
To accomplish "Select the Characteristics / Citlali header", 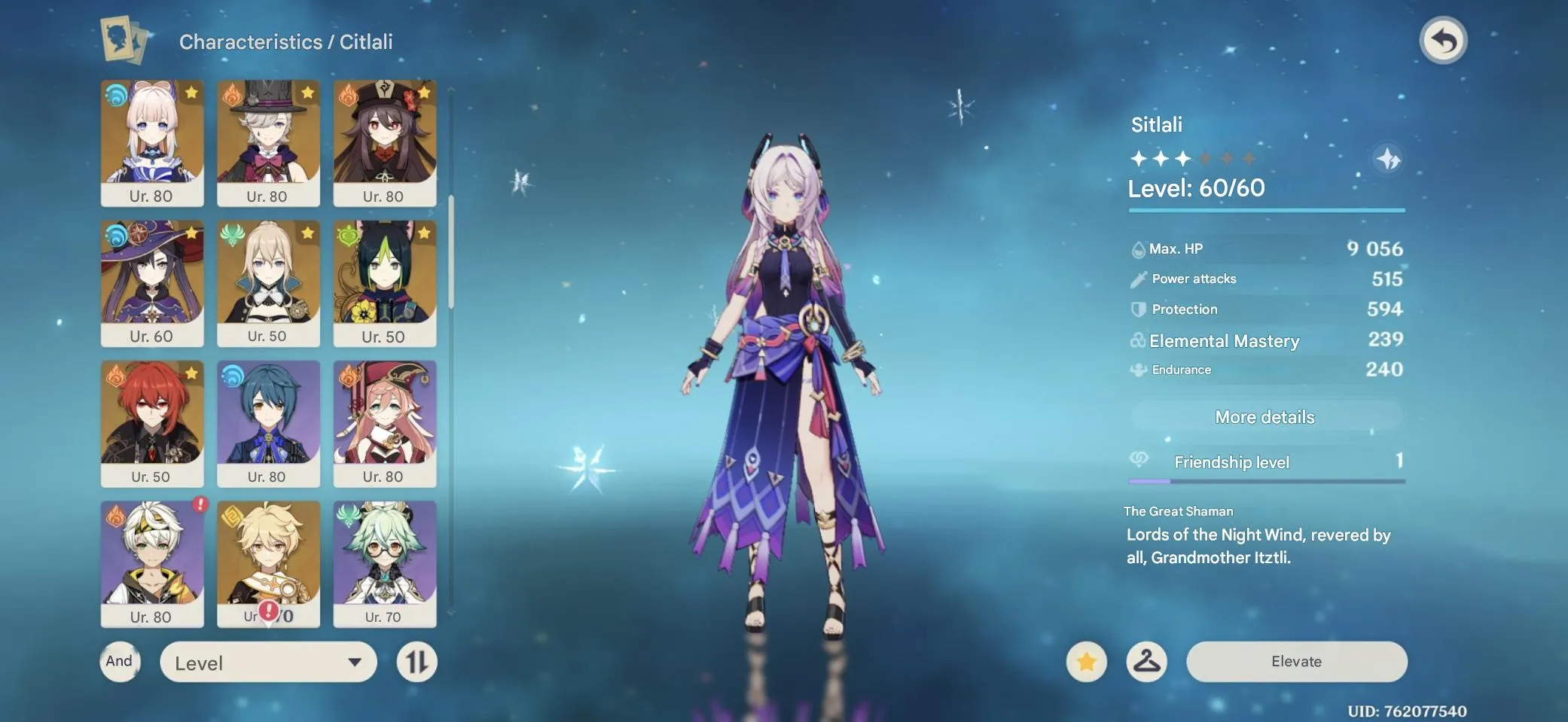I will coord(286,41).
